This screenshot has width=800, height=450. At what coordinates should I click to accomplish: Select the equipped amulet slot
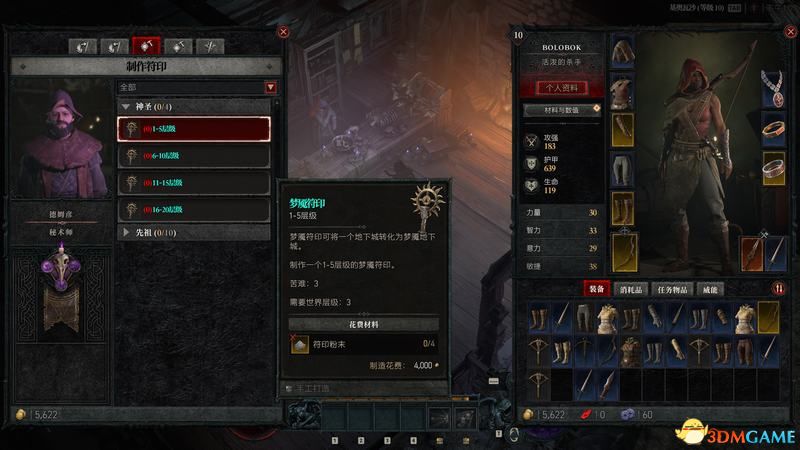coord(774,88)
